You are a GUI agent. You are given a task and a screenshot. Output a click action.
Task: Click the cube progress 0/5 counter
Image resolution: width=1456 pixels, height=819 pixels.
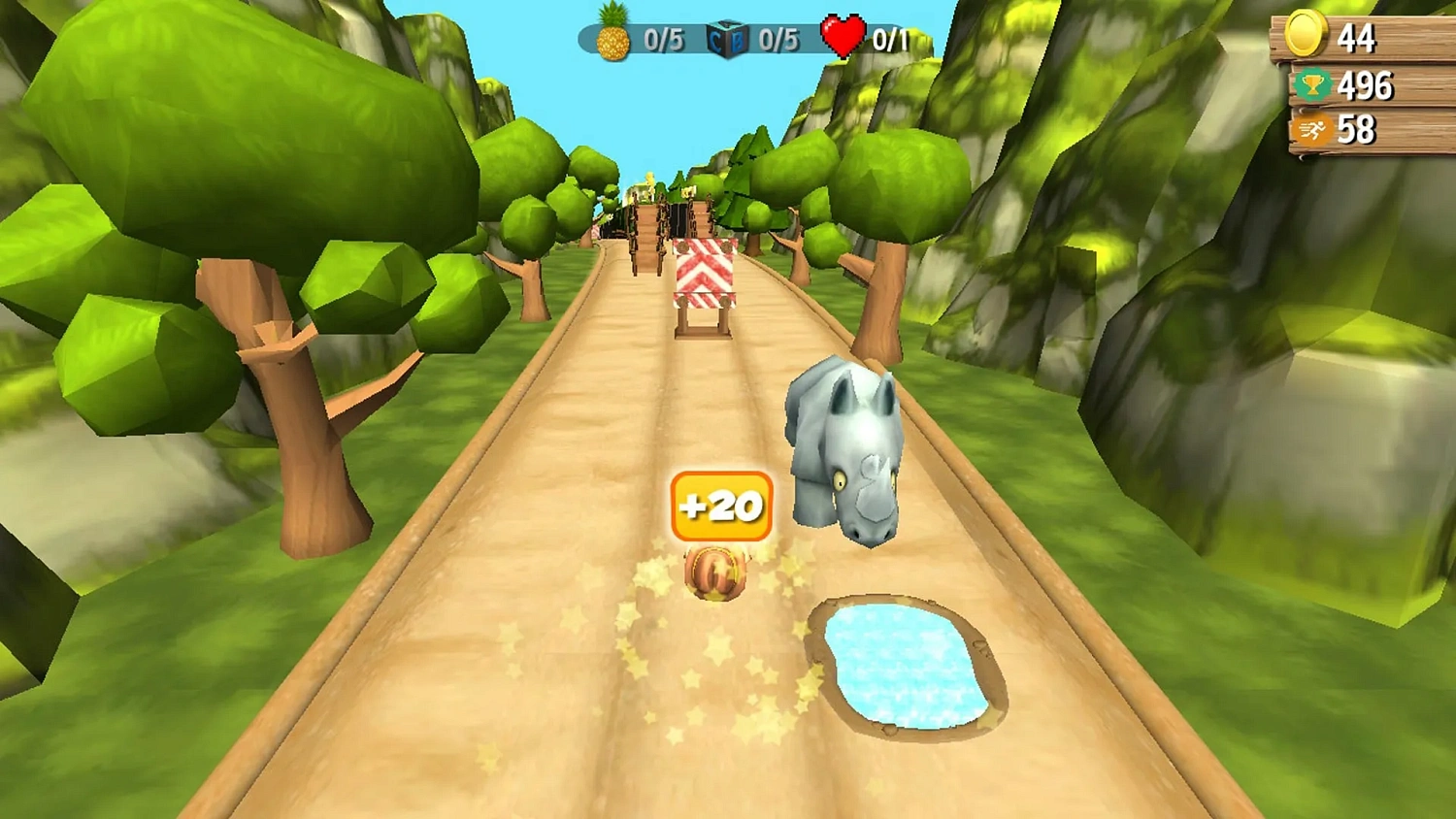[x=779, y=41]
